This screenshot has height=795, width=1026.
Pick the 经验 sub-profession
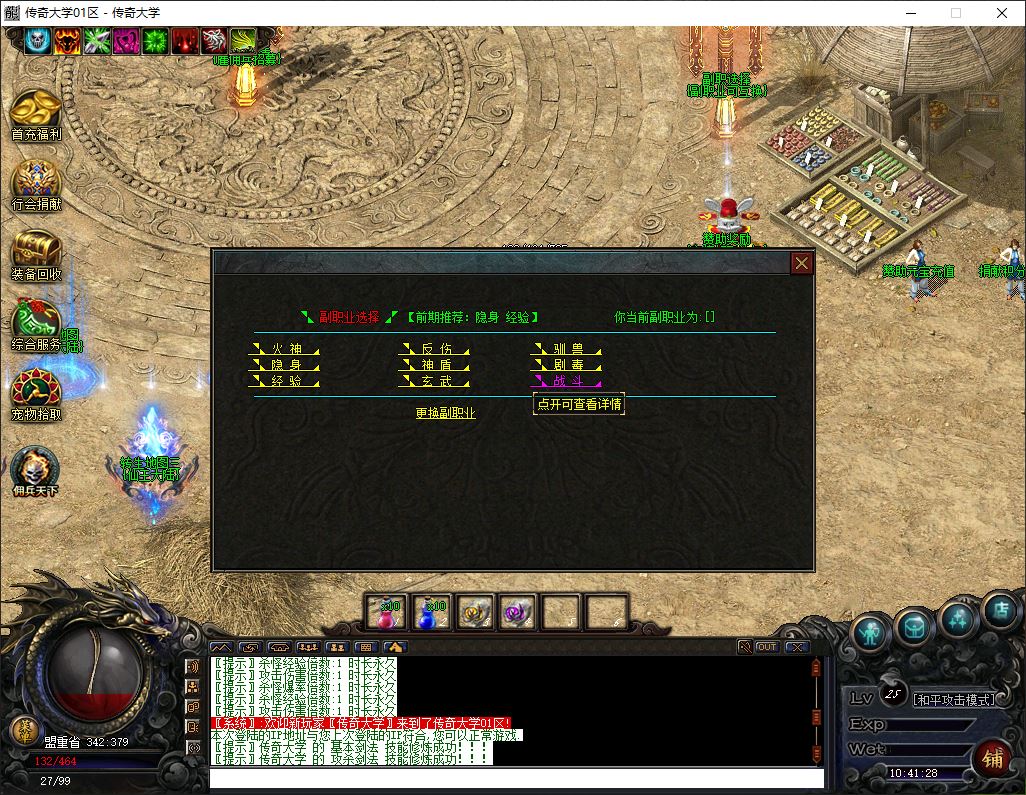(x=284, y=381)
